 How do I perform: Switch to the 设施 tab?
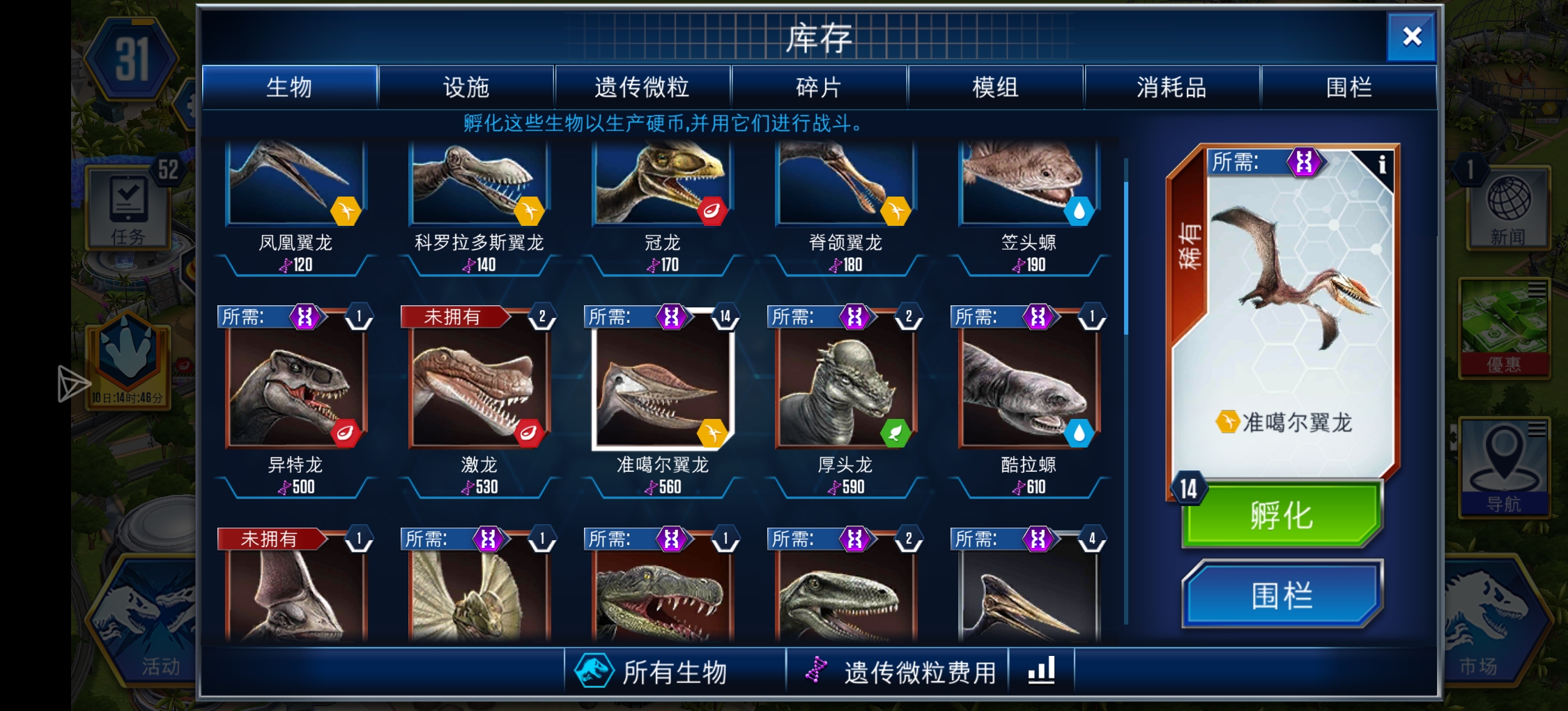tap(466, 86)
